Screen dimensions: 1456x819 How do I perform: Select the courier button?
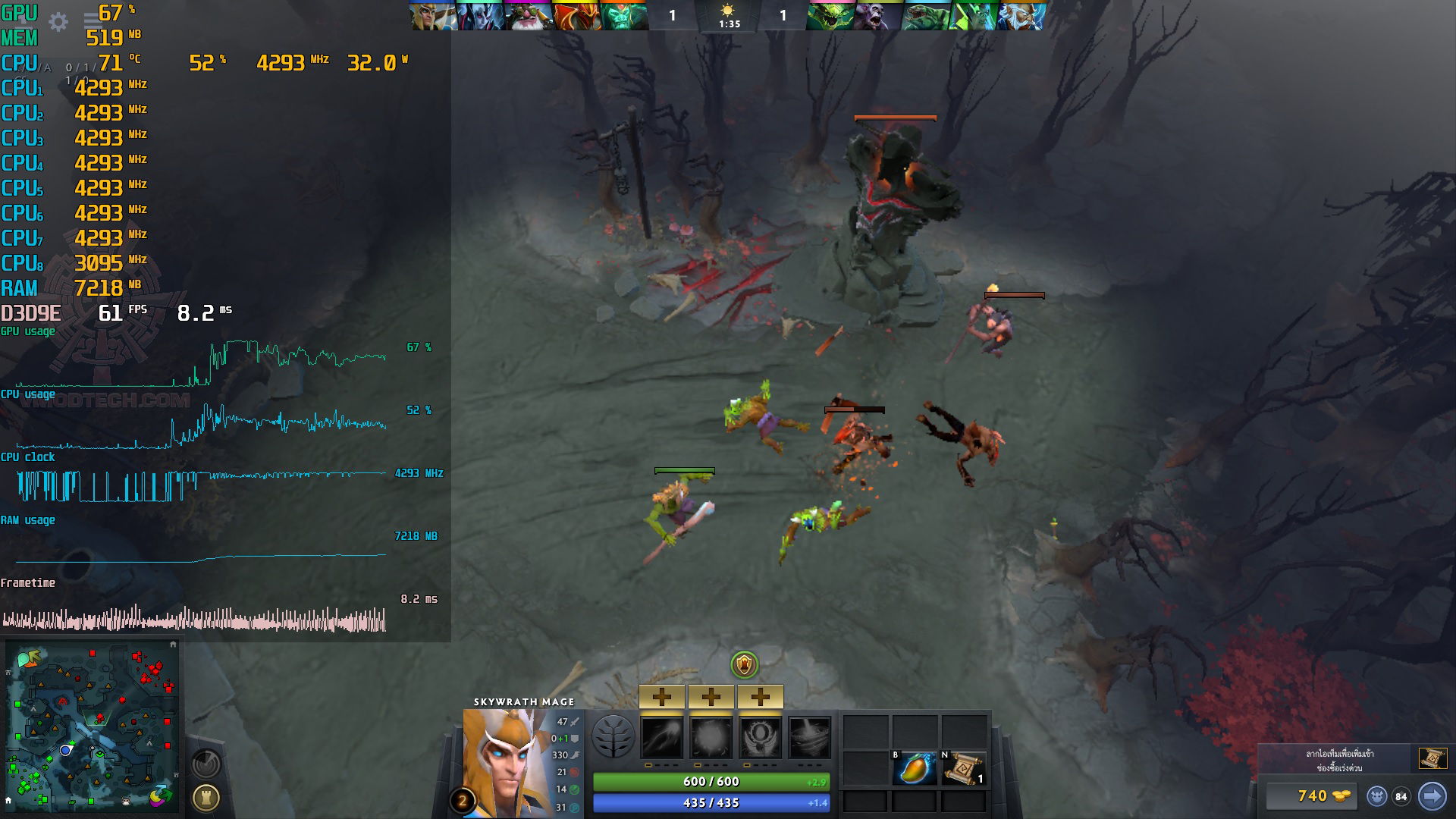click(1377, 796)
